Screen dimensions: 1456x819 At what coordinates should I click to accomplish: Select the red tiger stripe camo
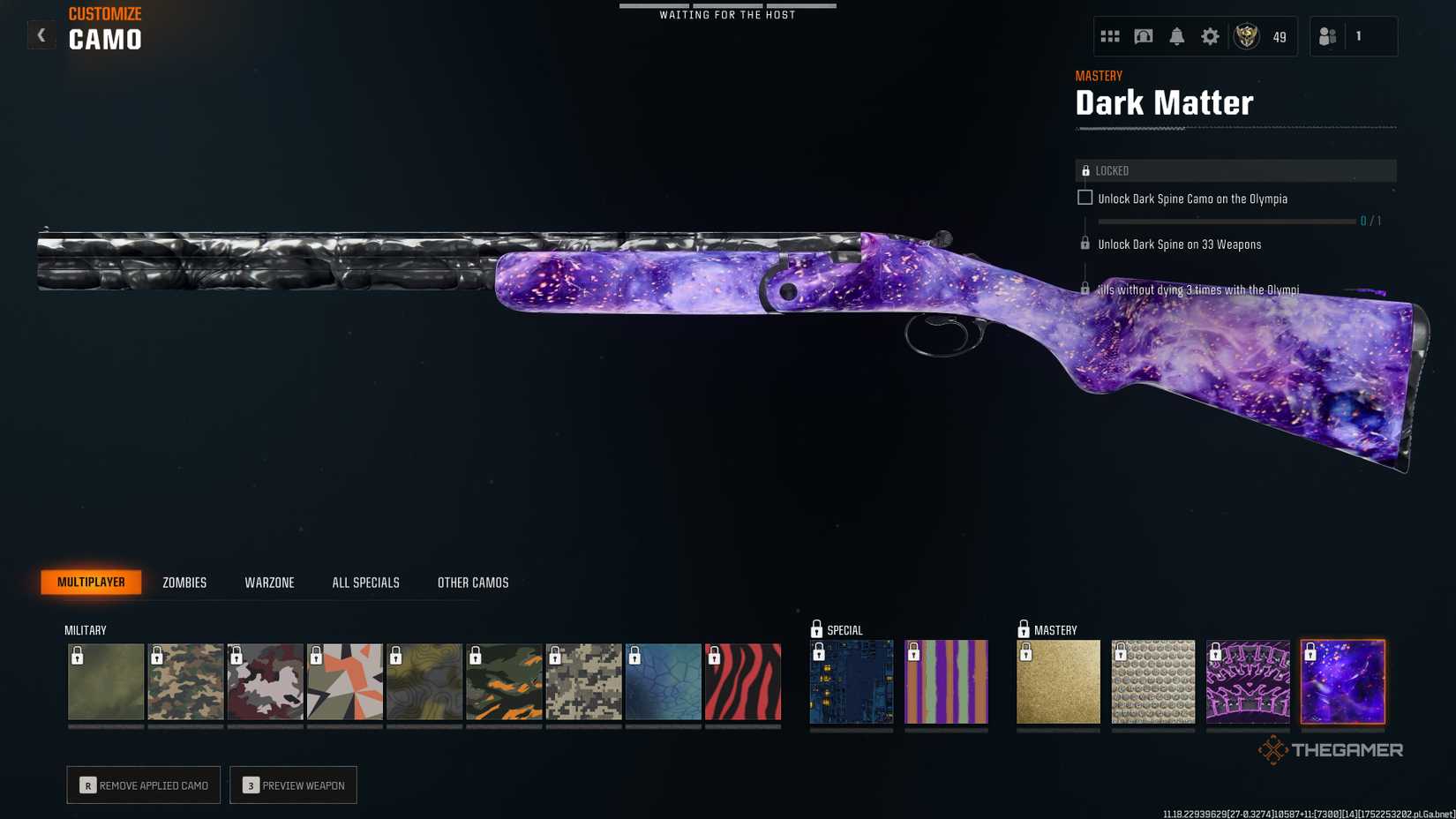(743, 682)
